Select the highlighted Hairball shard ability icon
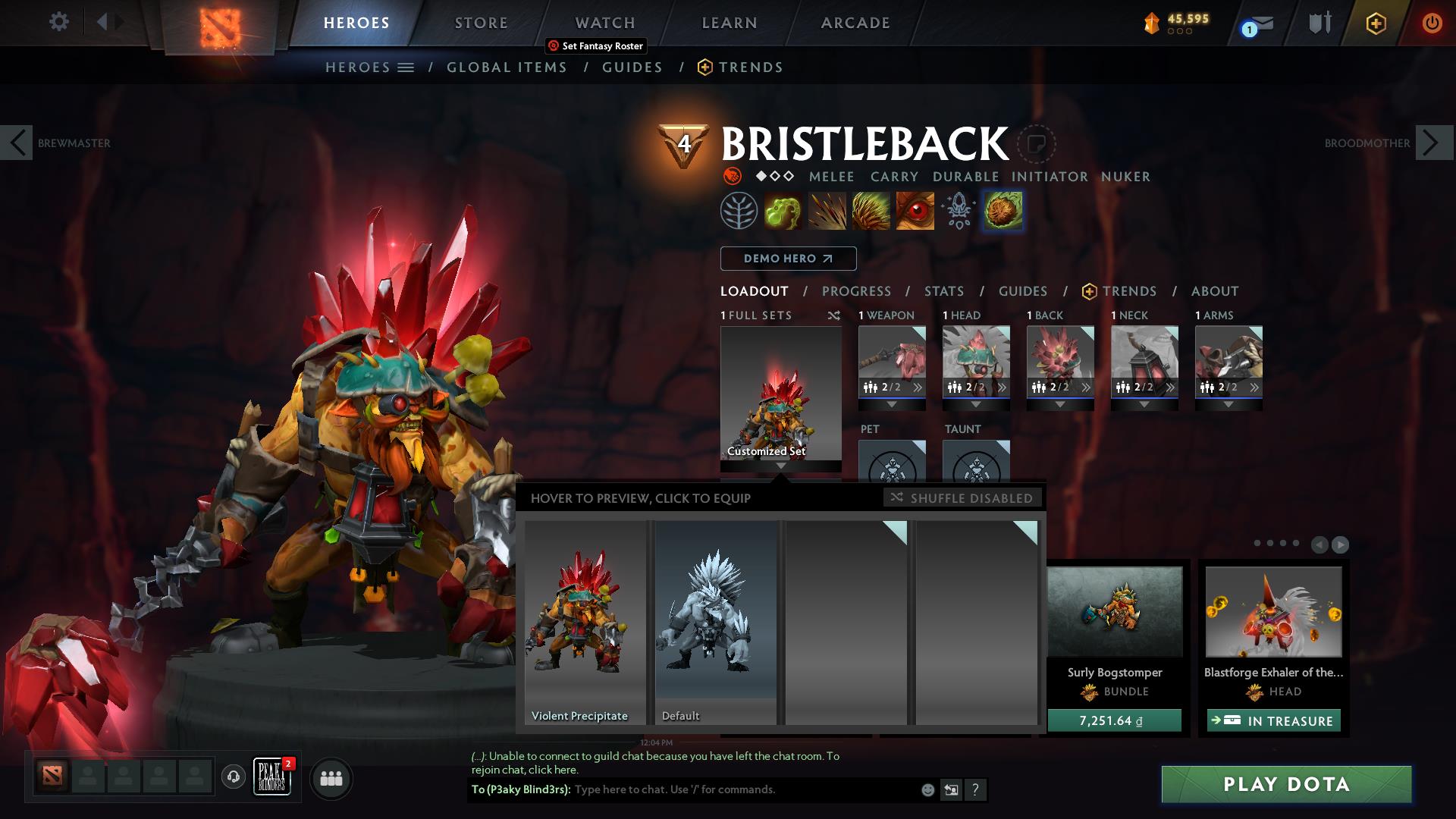Screen dimensions: 1456x819 point(1003,211)
